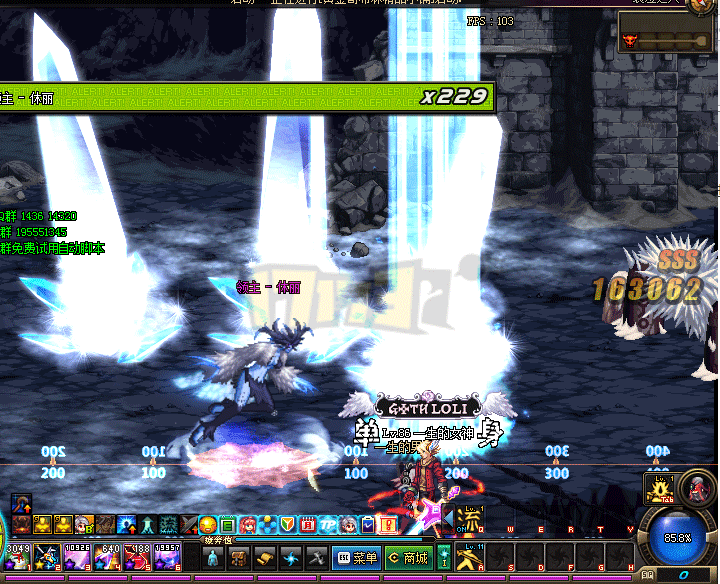This screenshot has width=720, height=584.
Task: Click the orange smiley face icon
Action: 208,524
